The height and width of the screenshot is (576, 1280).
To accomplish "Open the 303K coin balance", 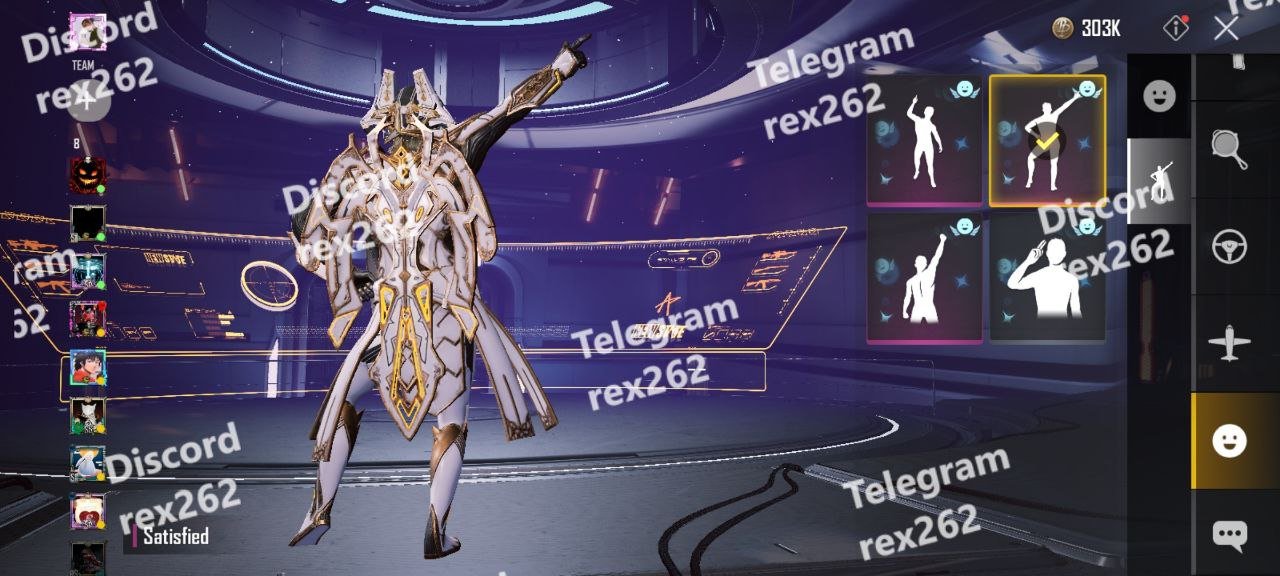I will click(1088, 28).
